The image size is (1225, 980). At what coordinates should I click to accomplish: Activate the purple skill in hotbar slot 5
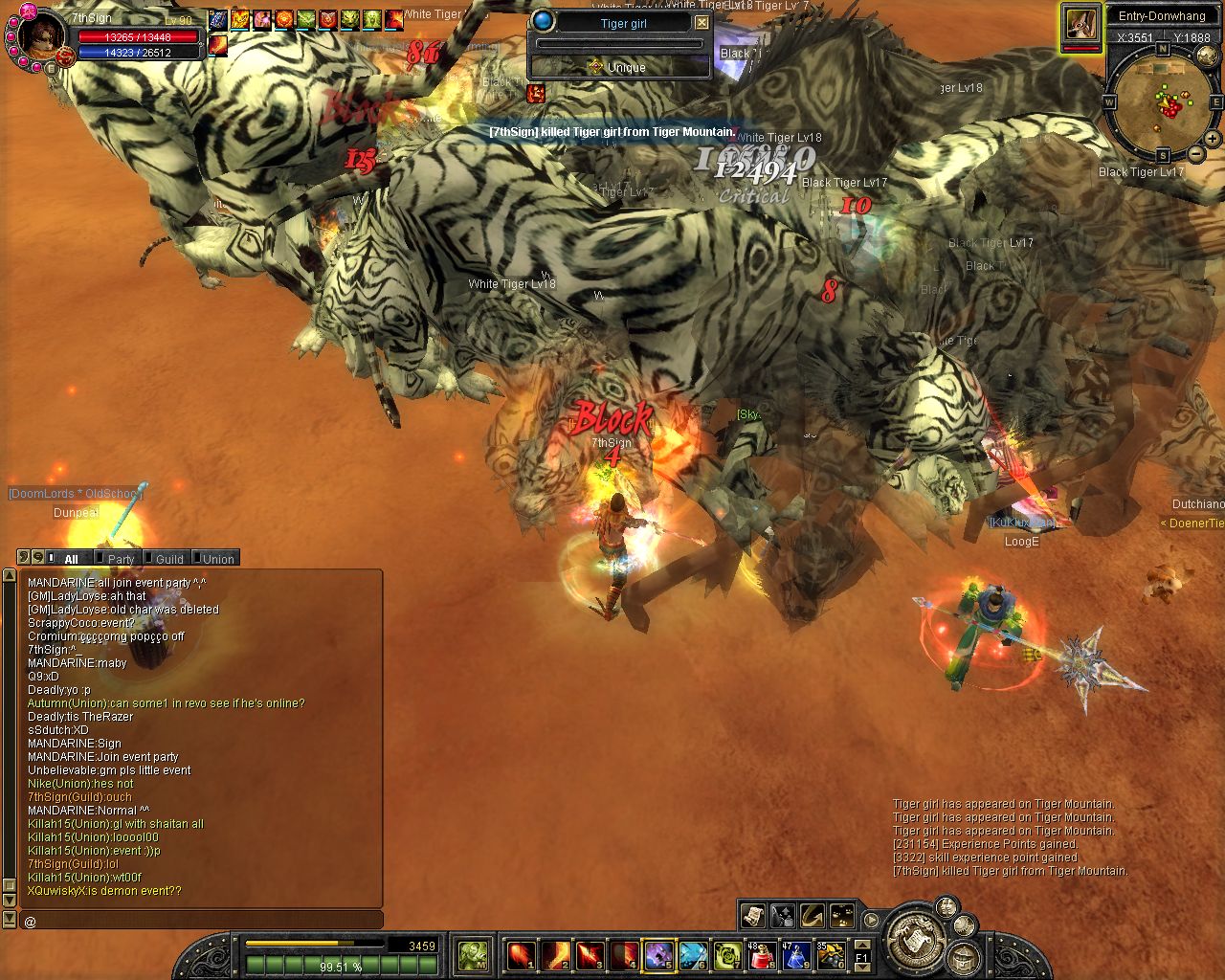658,955
